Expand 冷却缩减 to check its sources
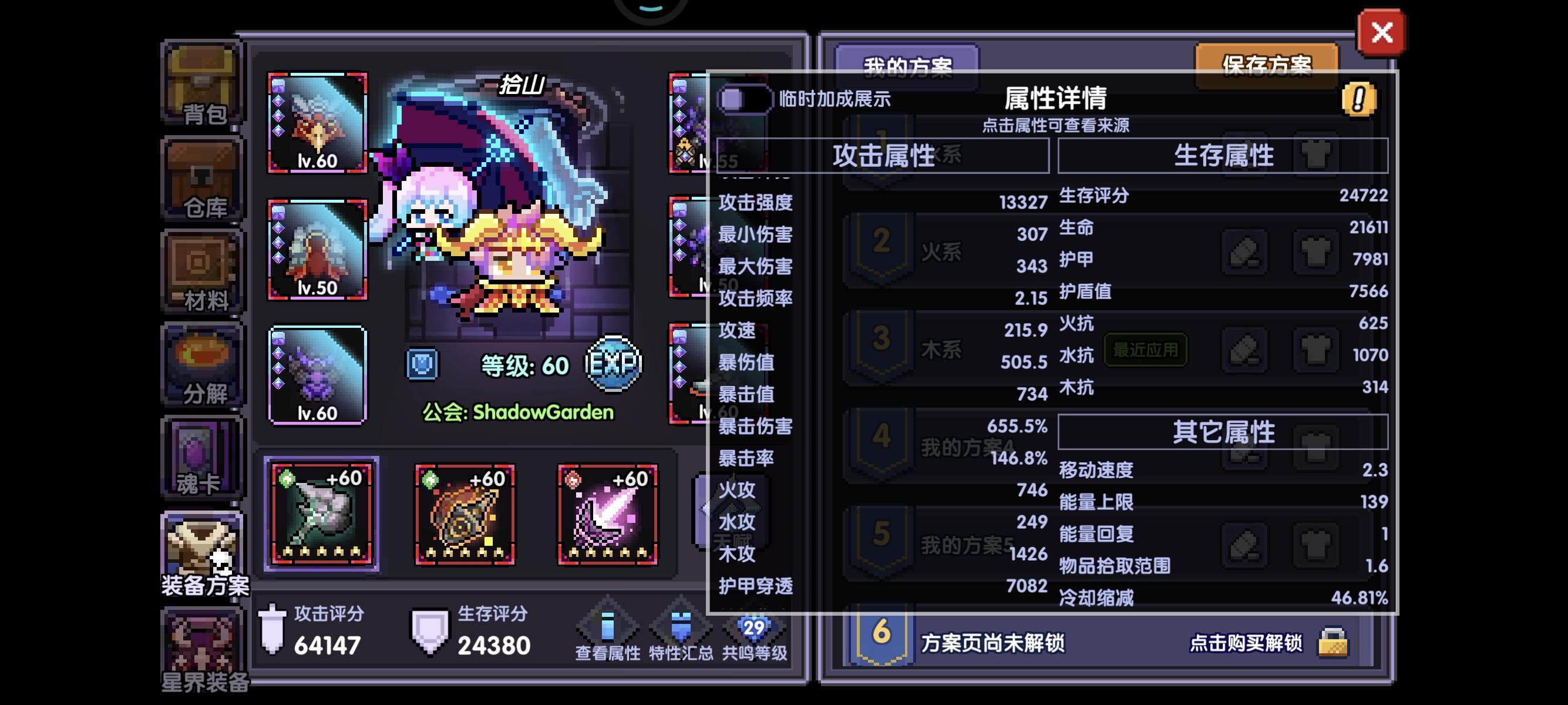This screenshot has height=705, width=1568. (1096, 598)
